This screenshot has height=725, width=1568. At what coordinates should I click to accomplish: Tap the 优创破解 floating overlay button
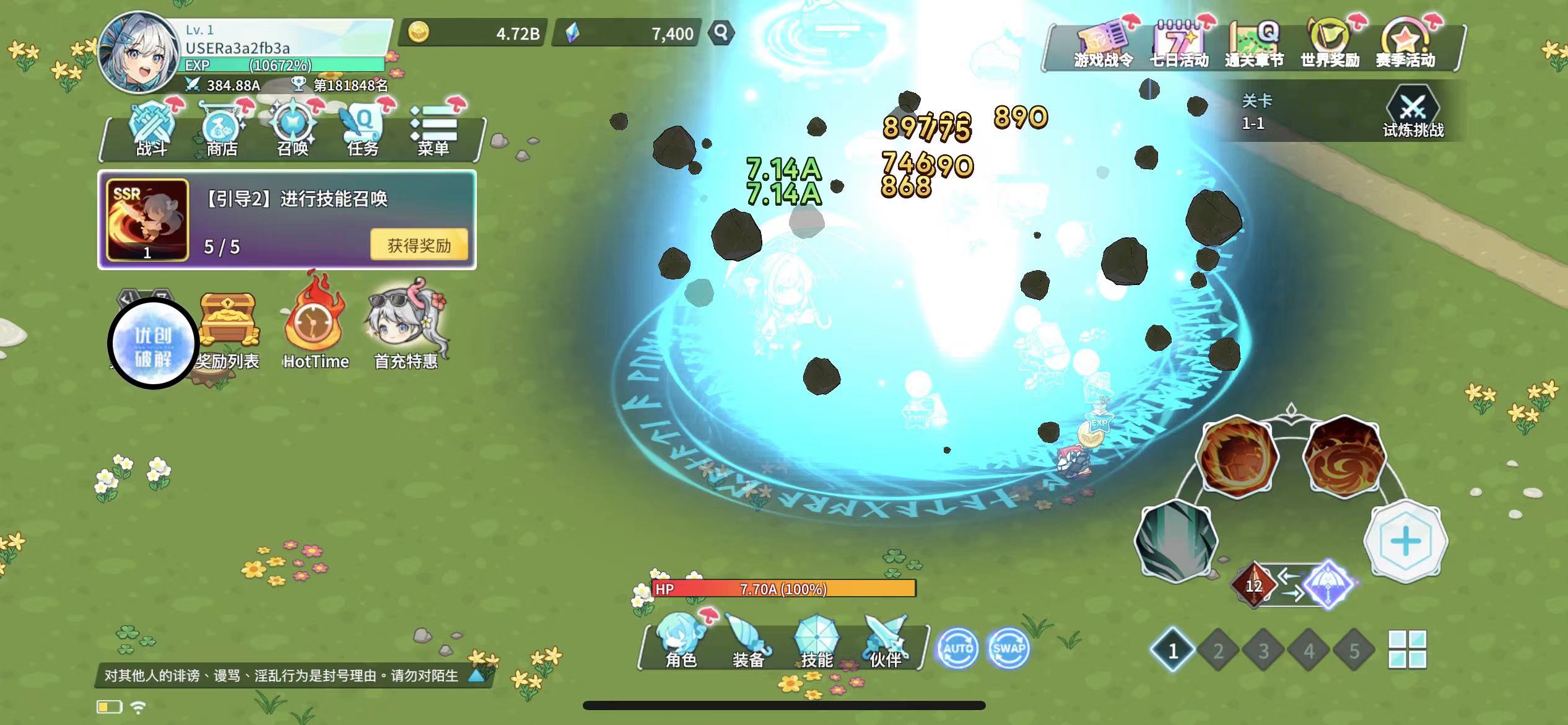point(153,344)
